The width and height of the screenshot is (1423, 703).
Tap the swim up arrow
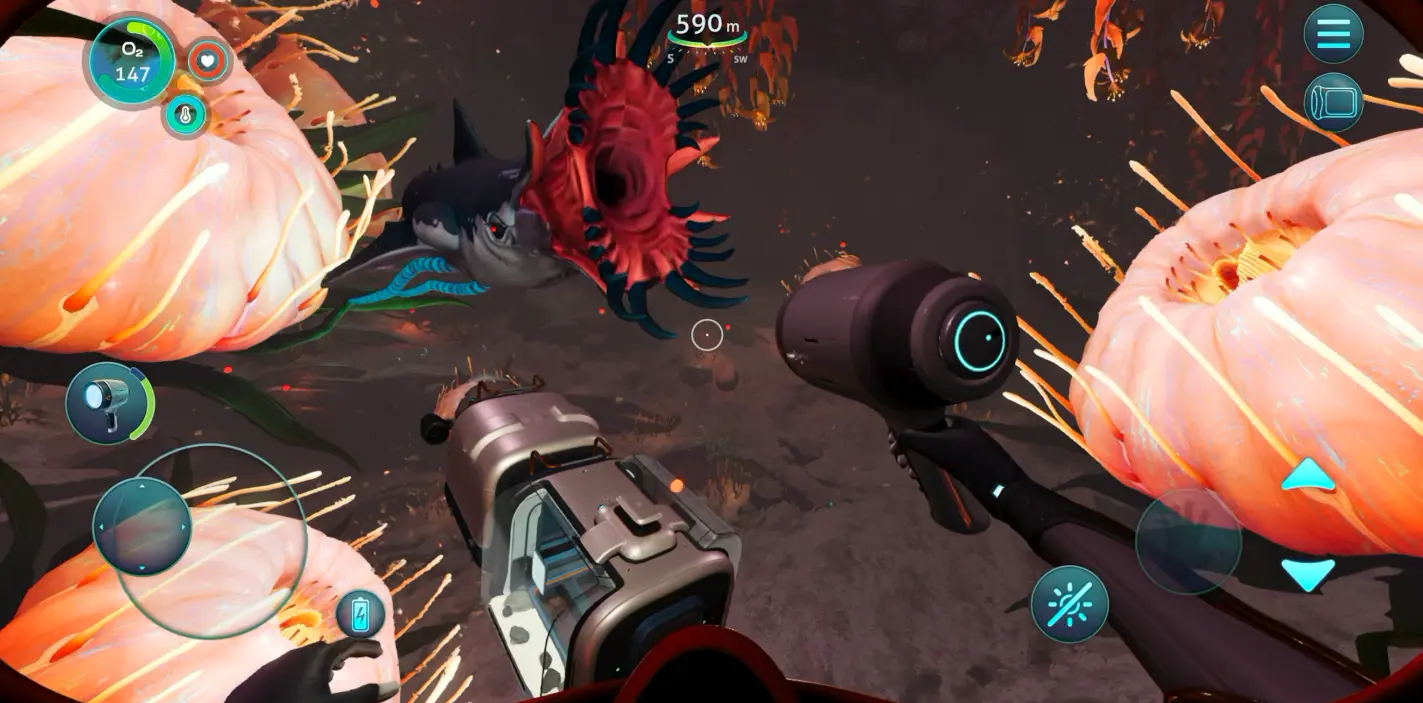[1308, 476]
